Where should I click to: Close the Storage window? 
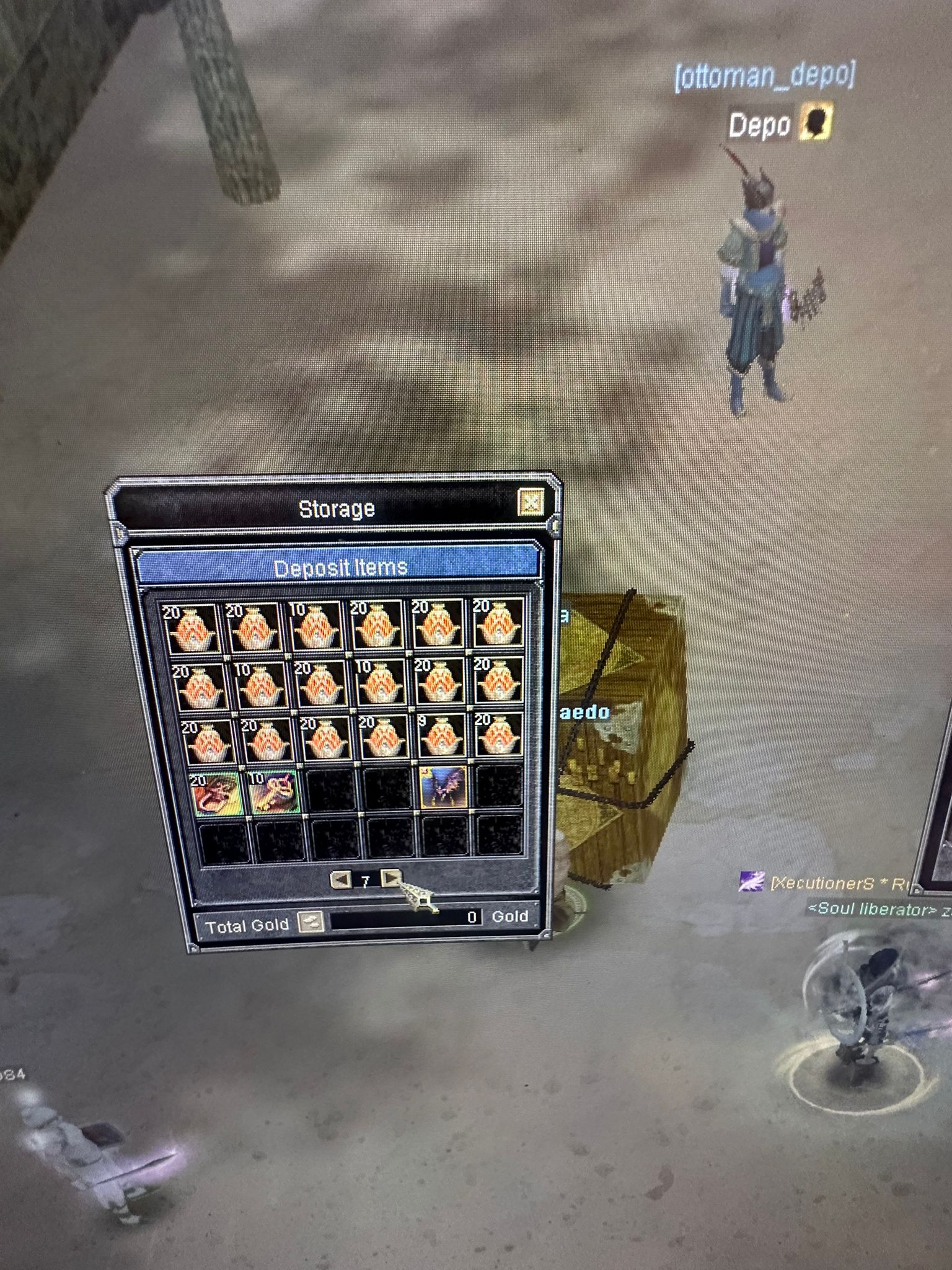531,502
